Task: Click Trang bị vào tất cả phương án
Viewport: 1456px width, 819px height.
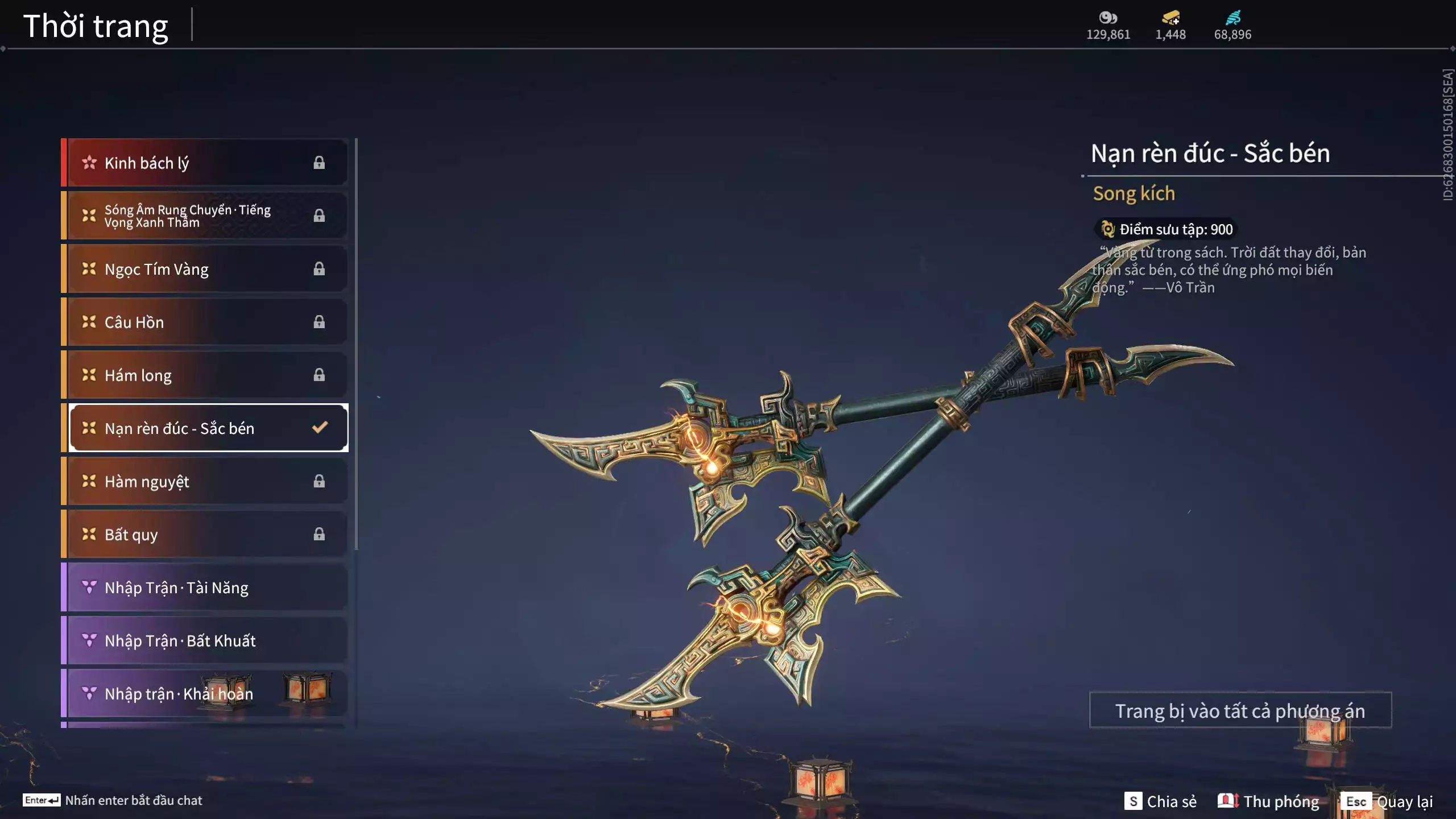Action: point(1240,710)
